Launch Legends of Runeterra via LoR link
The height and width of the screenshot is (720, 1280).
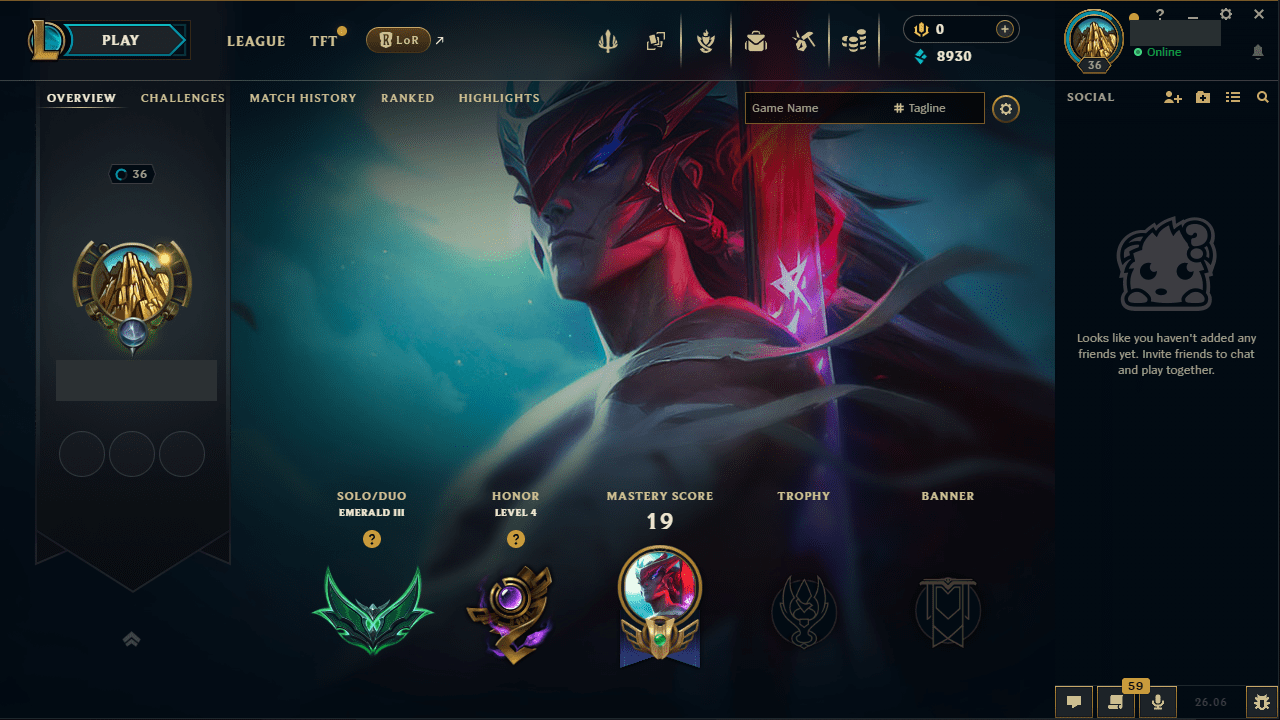pos(398,40)
